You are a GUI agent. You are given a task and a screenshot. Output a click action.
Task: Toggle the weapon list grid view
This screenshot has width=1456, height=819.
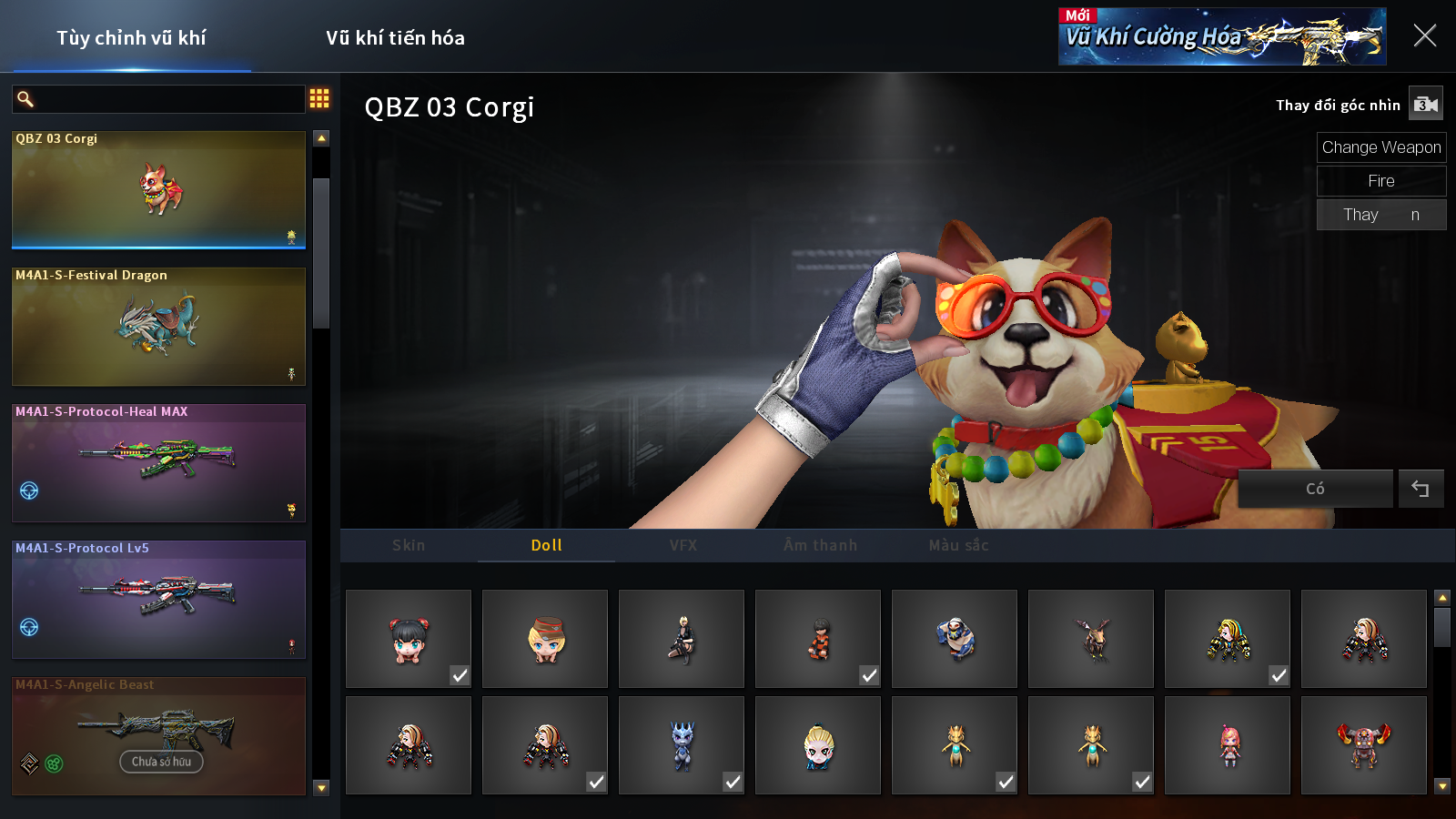coord(319,98)
